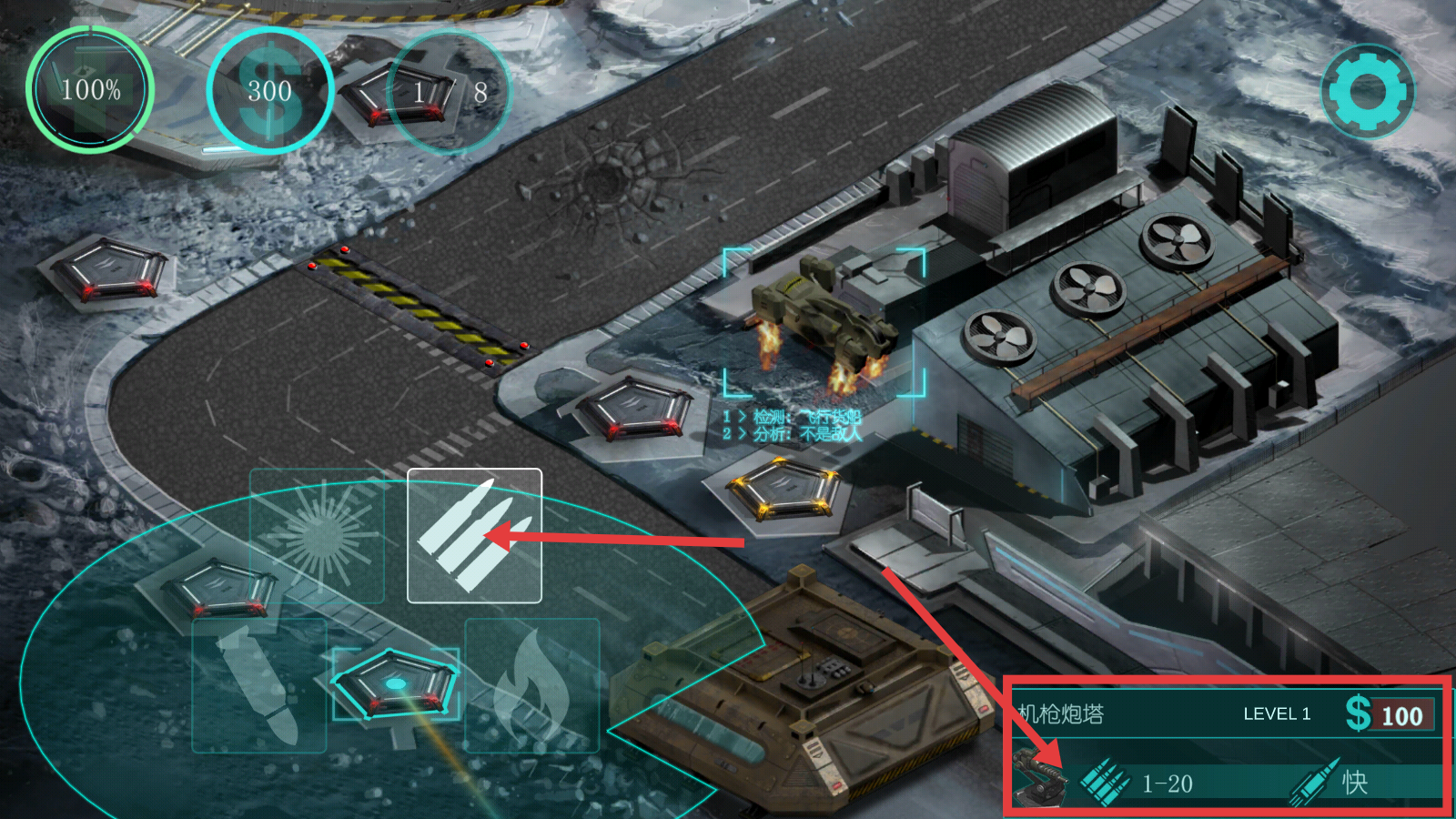Choose the flame turret option
This screenshot has height=819, width=1456.
pos(532,685)
